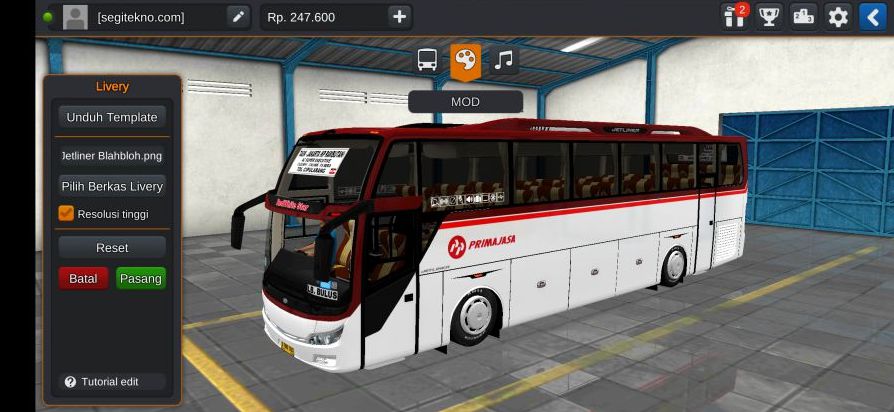Edit the player name with pencil icon

coord(237,17)
